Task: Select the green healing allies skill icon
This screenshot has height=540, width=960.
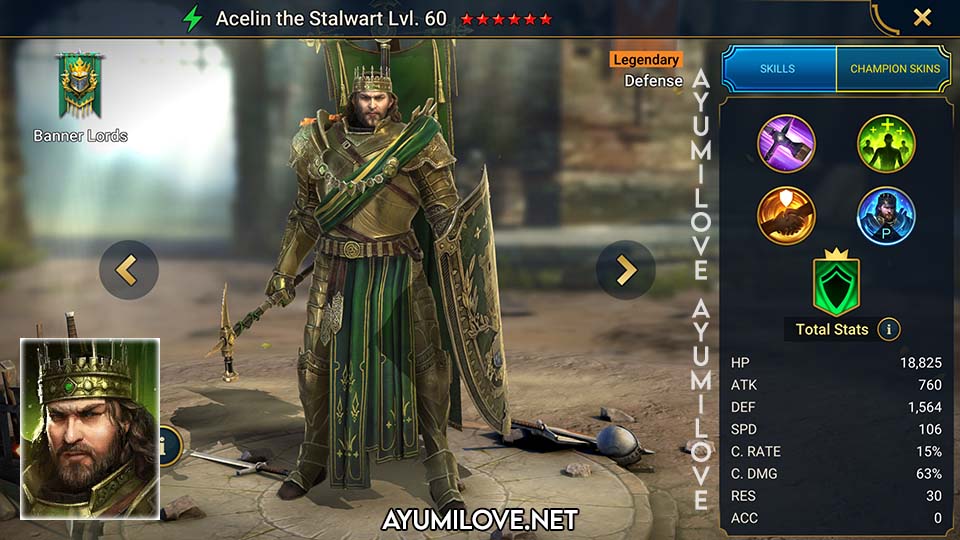Action: 886,144
